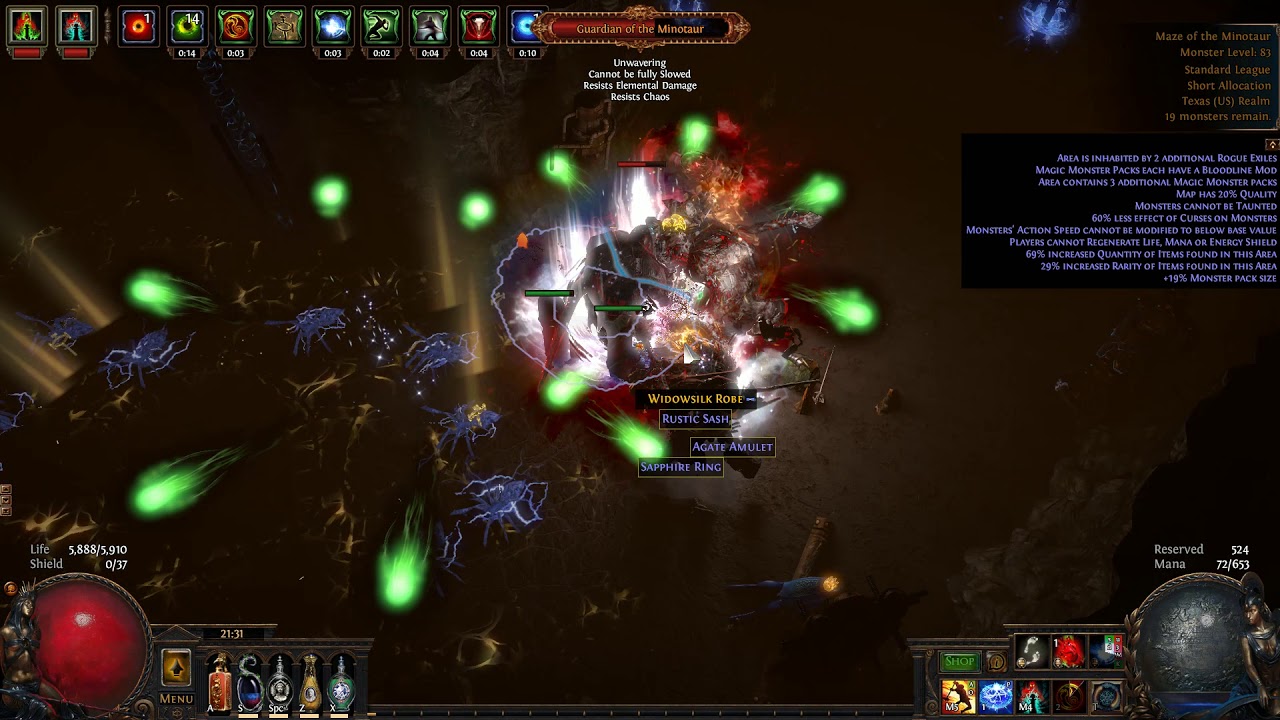
Task: Activate the orange warrior attack skill
Action: click(x=958, y=696)
